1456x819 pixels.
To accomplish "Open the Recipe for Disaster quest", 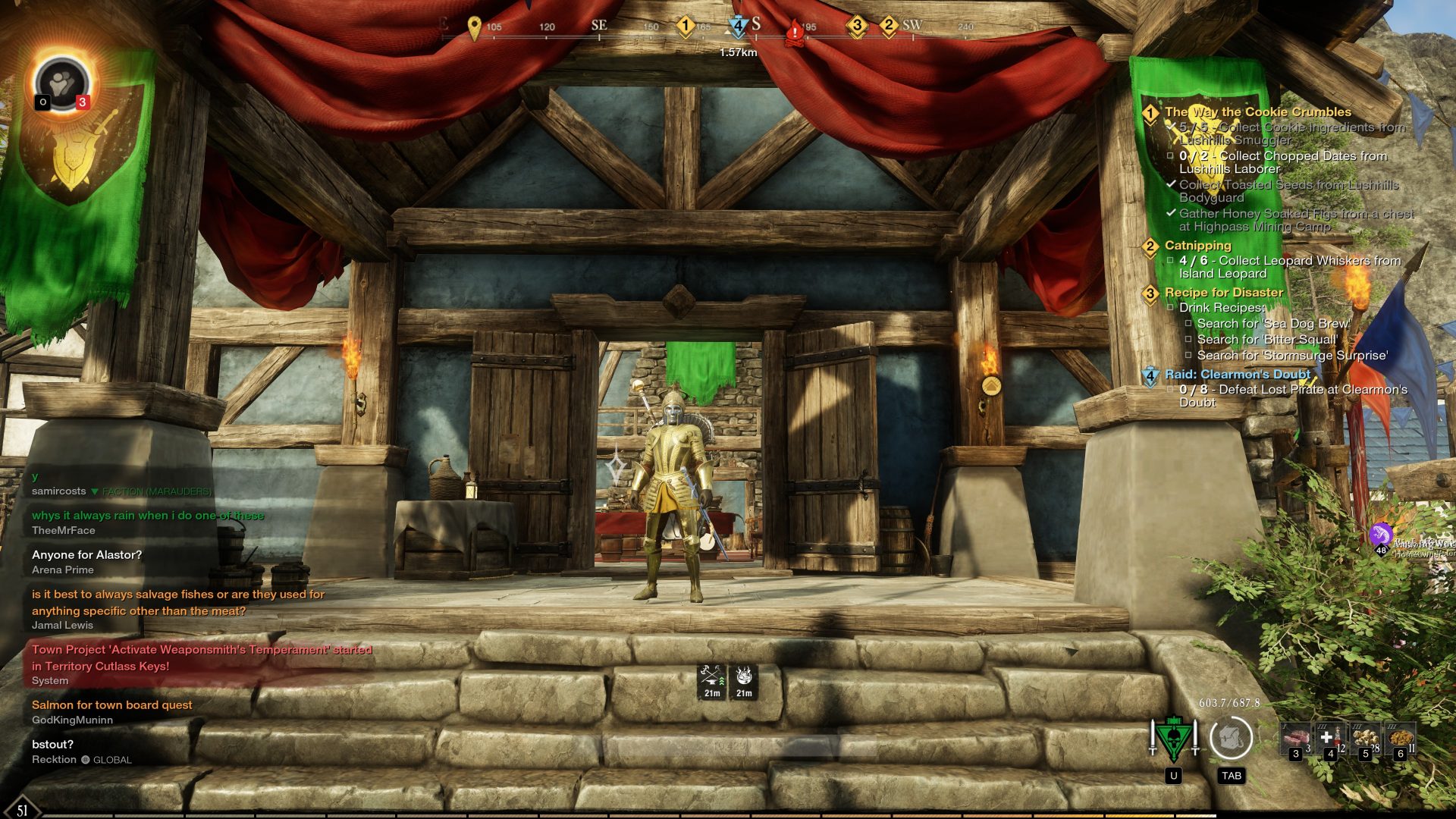I will pos(1223,293).
